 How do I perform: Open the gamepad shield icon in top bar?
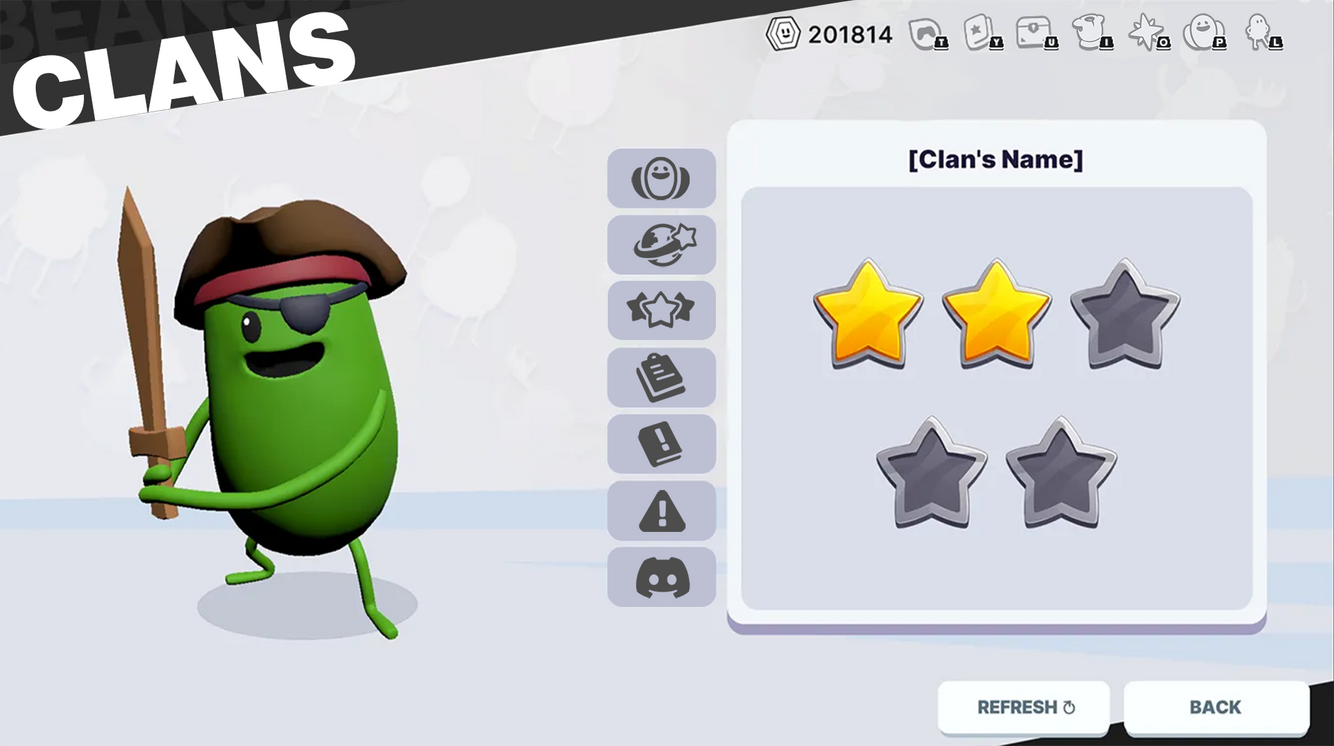coord(927,34)
